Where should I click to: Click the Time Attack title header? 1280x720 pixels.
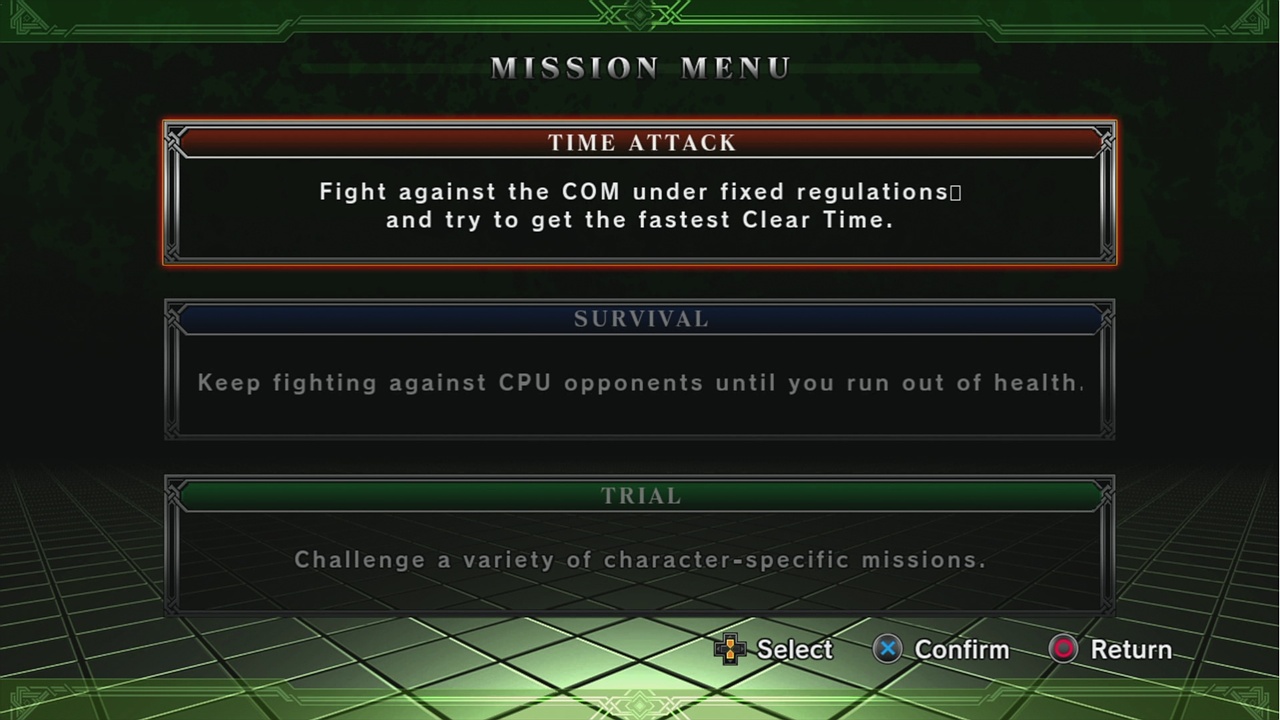tap(640, 142)
